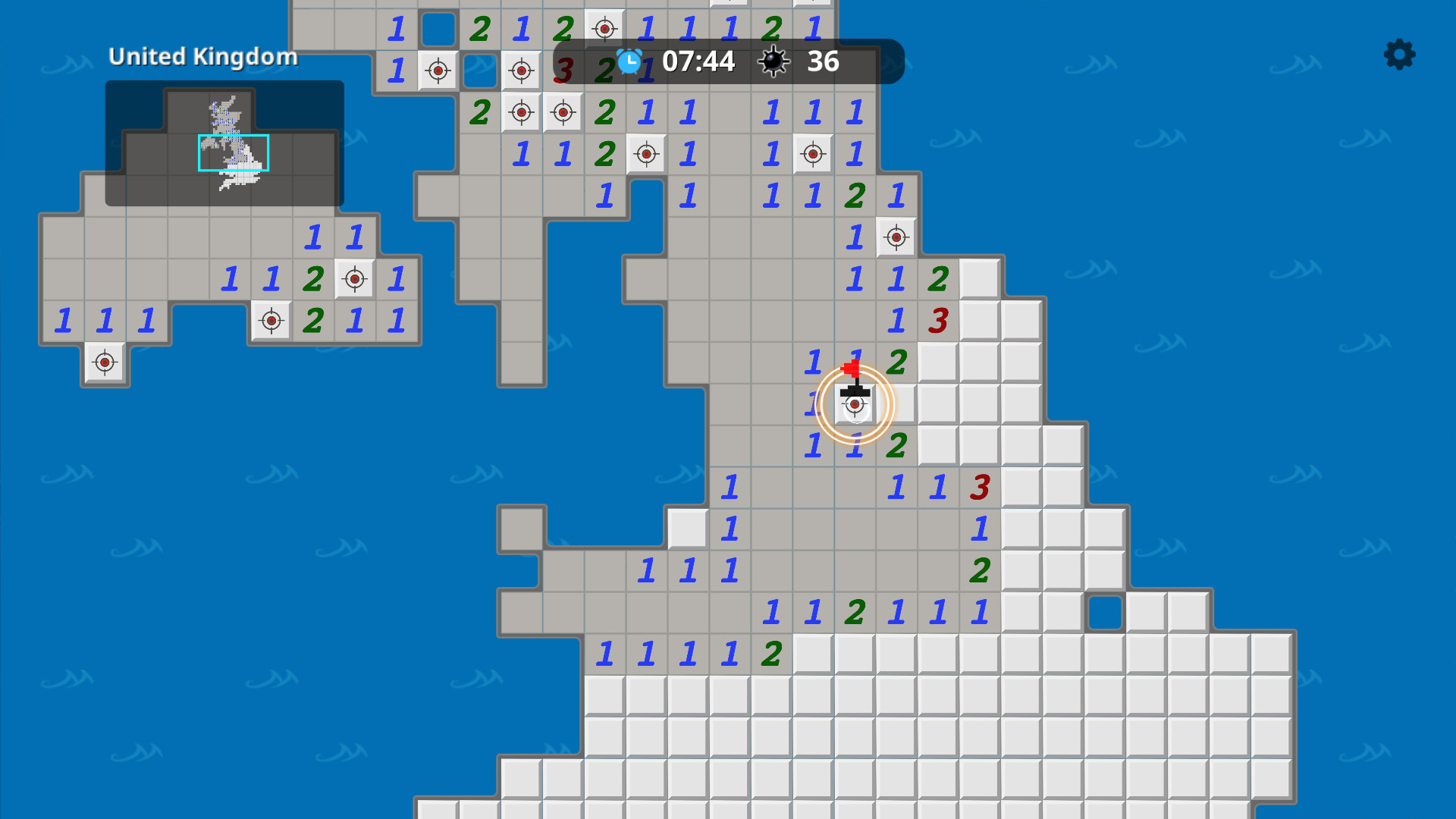Click the flag marker beside the red 3 in the top row
This screenshot has width=1456, height=819.
click(x=521, y=71)
